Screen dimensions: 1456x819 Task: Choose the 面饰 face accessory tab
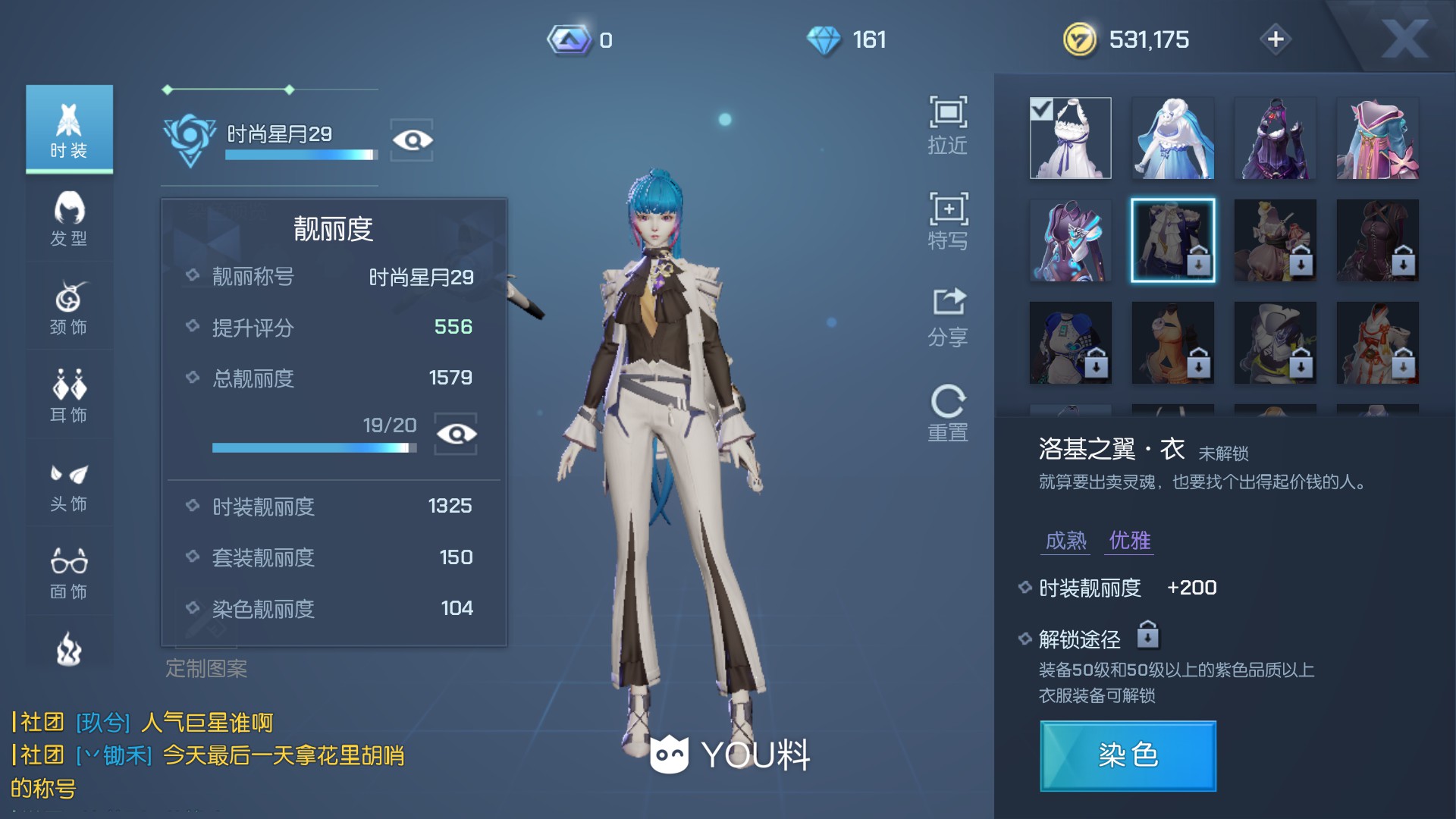tap(69, 573)
